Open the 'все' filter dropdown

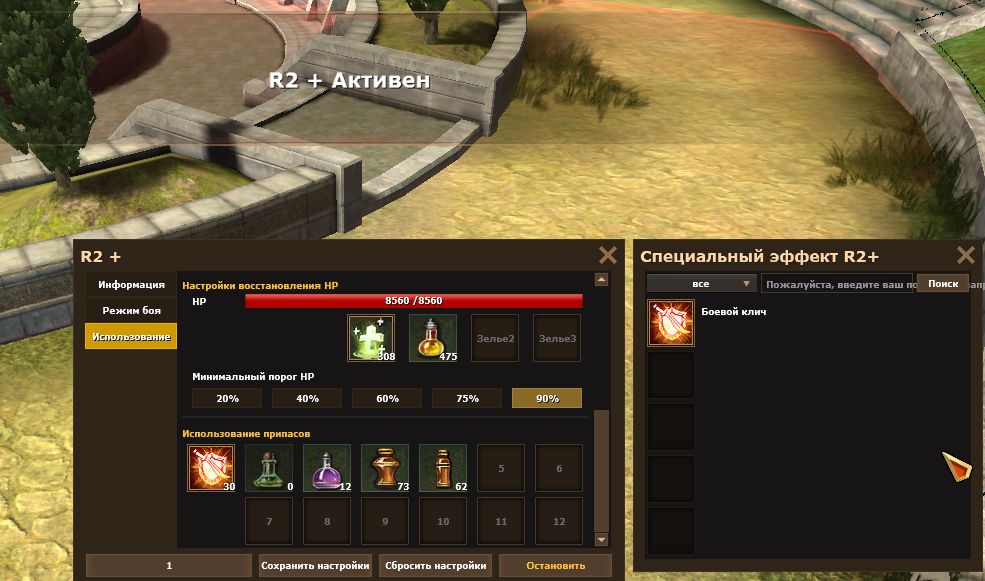click(701, 284)
